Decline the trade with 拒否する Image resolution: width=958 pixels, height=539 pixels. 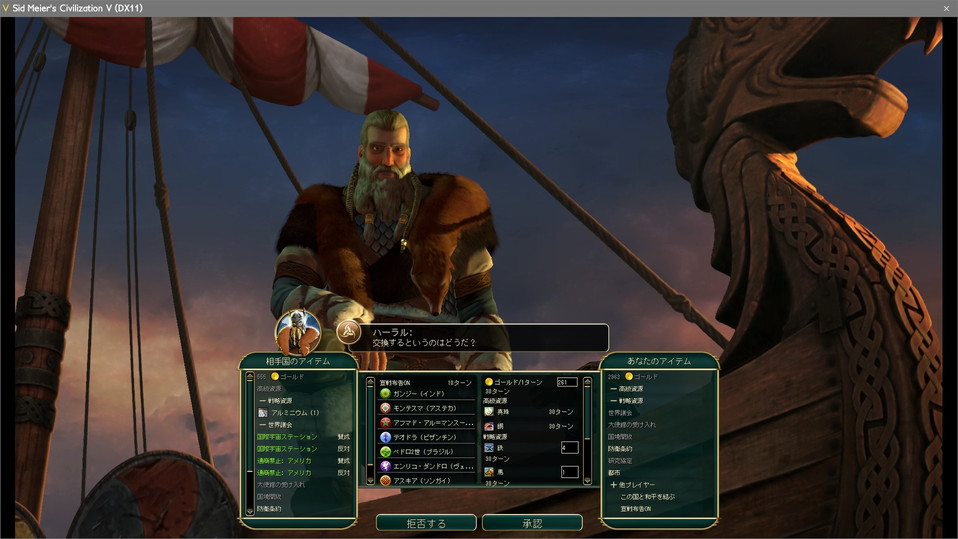[425, 523]
